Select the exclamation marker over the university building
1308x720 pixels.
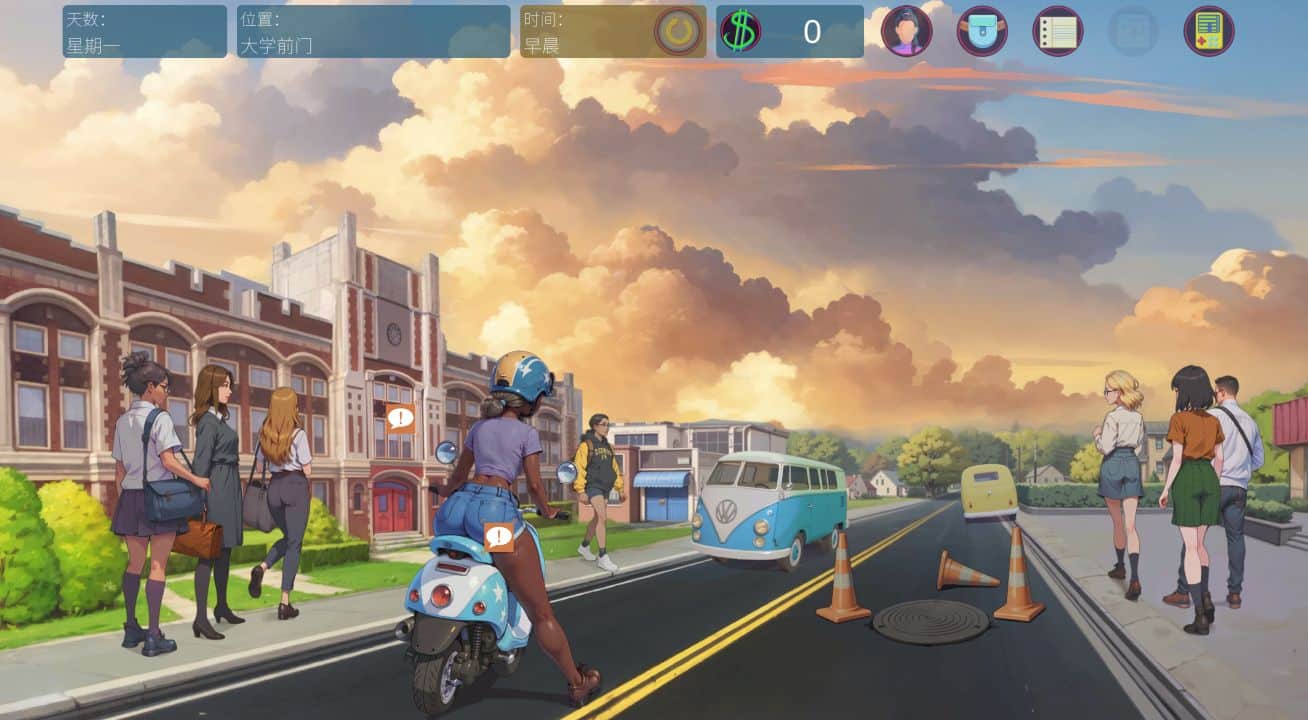coord(400,418)
